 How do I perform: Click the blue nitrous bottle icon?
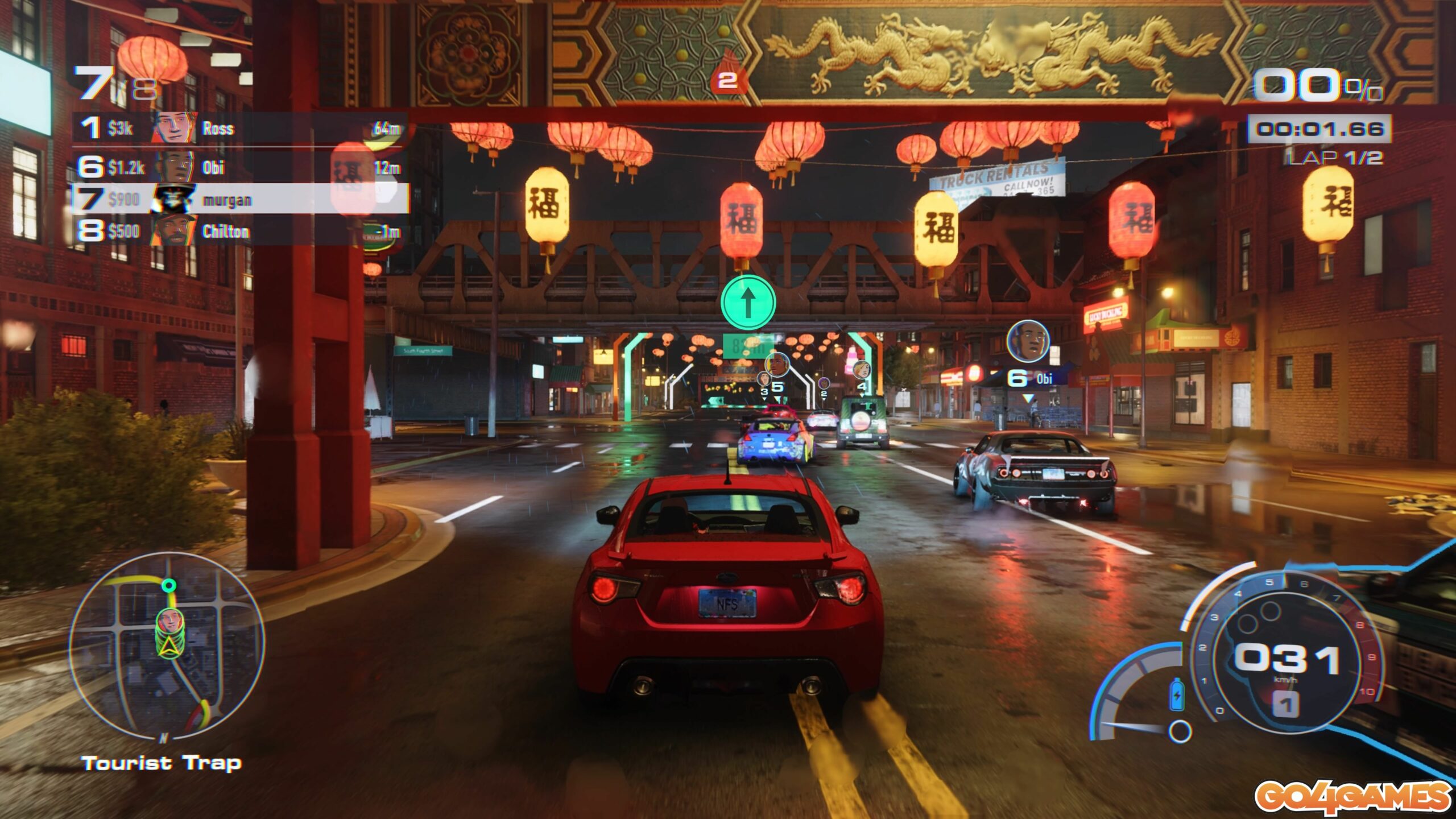click(1176, 694)
